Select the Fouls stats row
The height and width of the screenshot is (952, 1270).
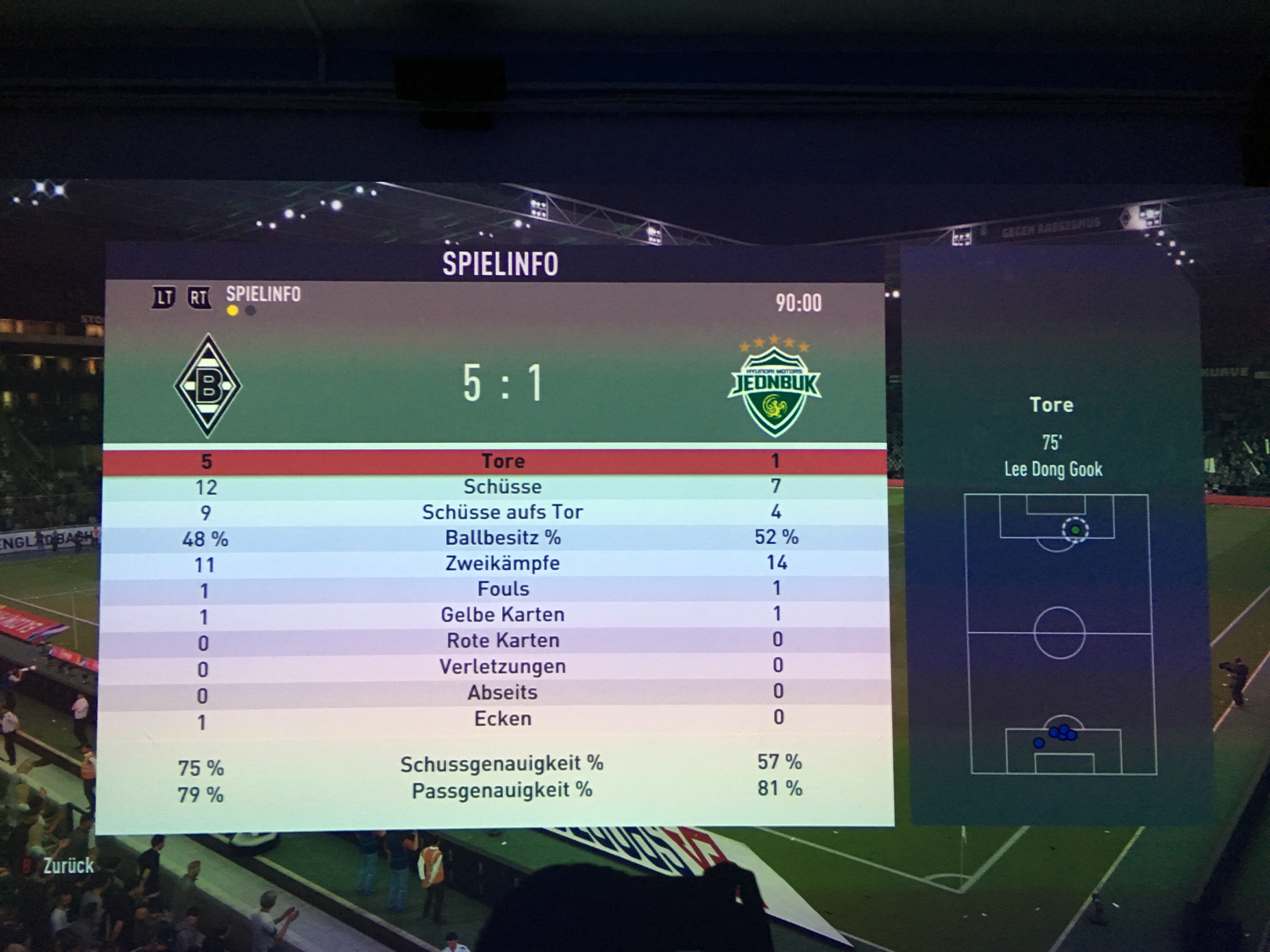[502, 589]
